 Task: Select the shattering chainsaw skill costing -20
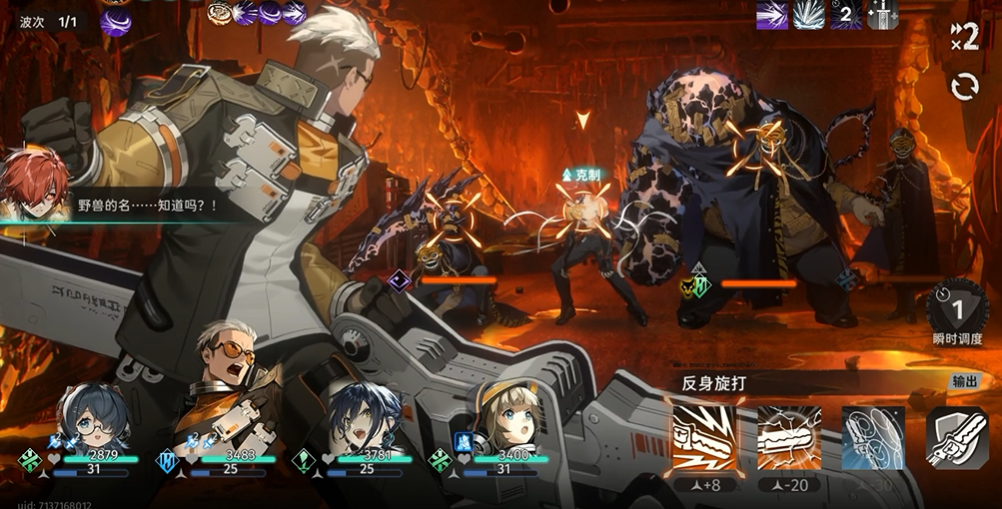tap(789, 437)
